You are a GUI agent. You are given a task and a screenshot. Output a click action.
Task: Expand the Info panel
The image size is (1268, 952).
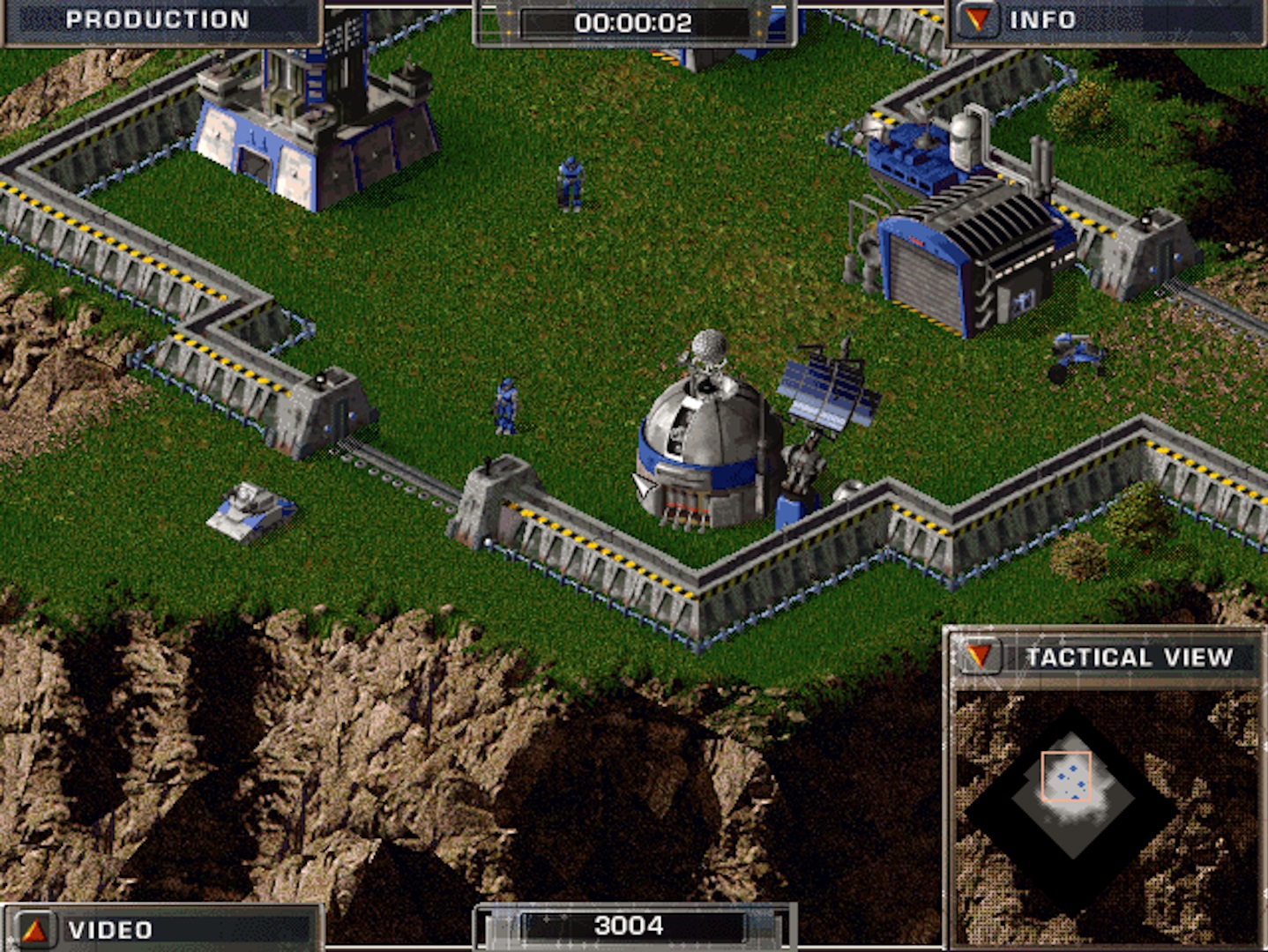pos(977,20)
